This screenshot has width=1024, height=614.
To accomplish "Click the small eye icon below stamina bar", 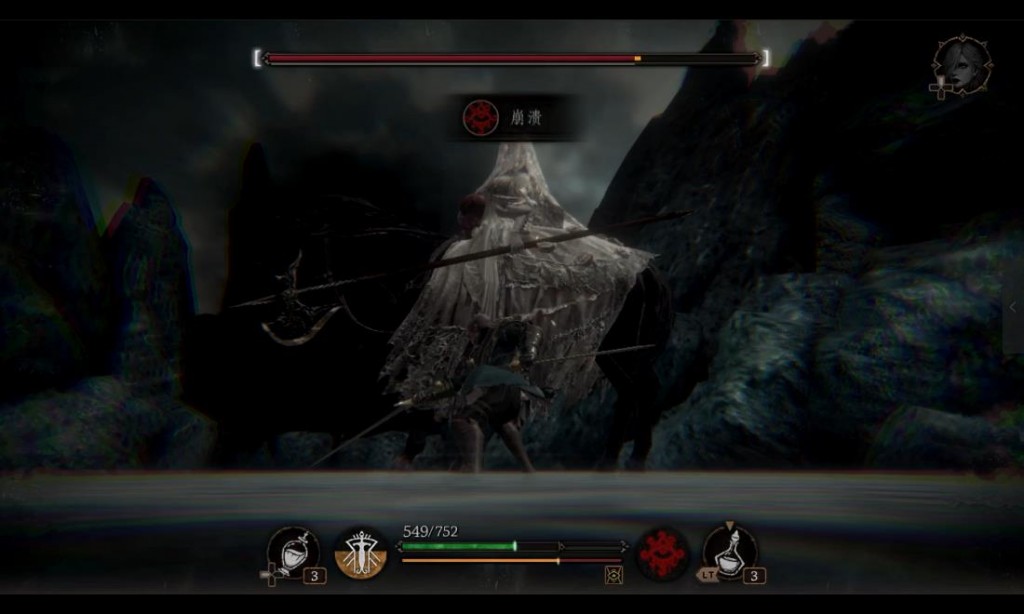I will tap(613, 574).
